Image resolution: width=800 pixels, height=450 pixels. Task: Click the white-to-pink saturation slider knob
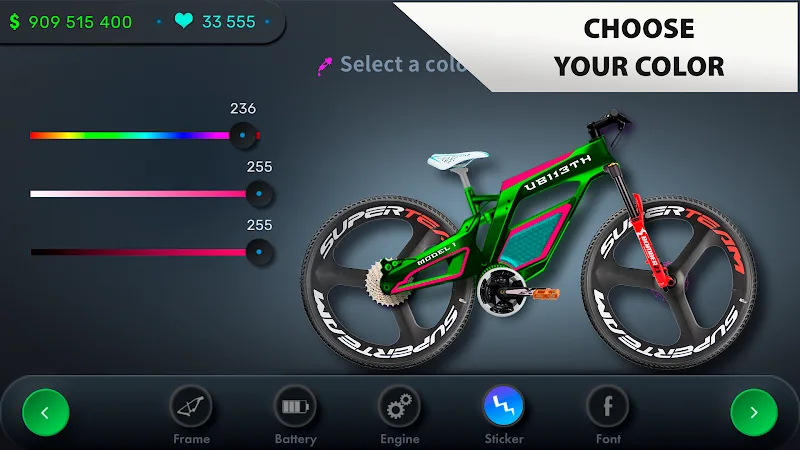pos(259,193)
